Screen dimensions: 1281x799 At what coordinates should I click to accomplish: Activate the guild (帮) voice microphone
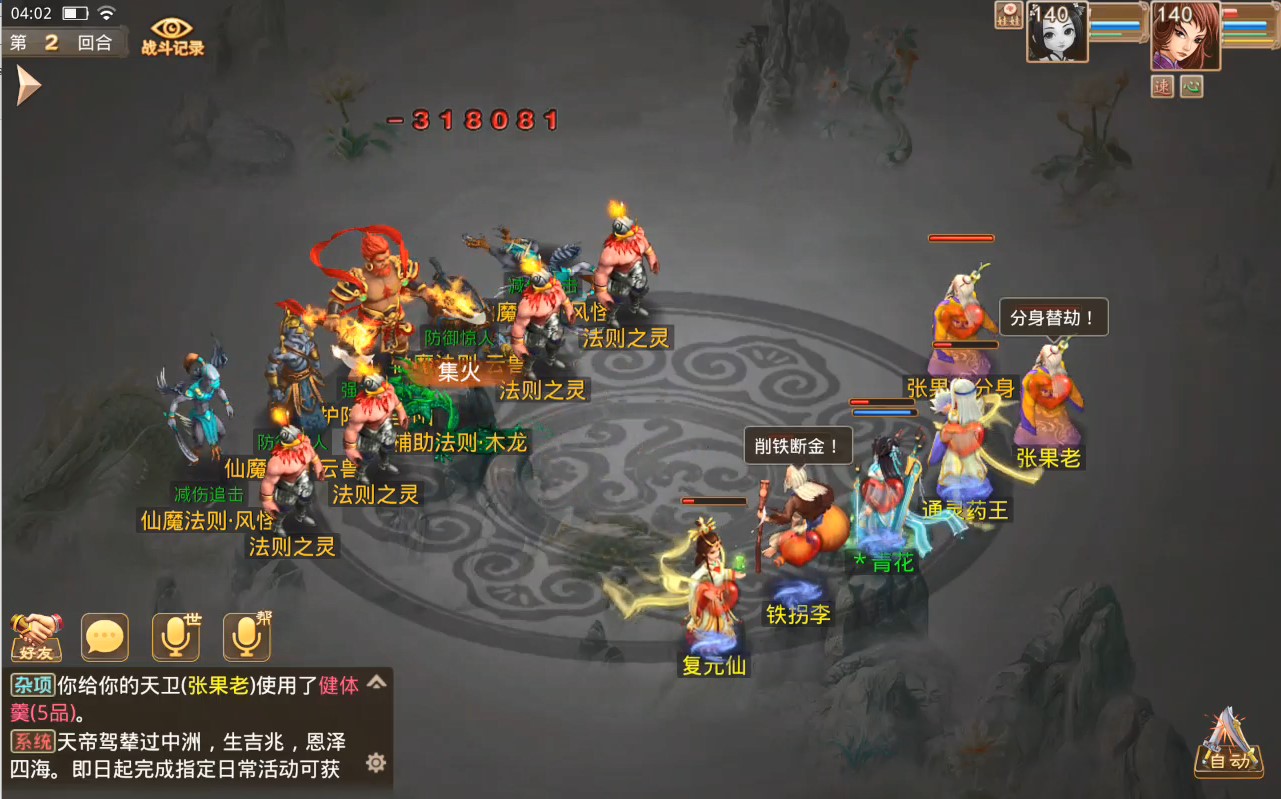click(246, 637)
